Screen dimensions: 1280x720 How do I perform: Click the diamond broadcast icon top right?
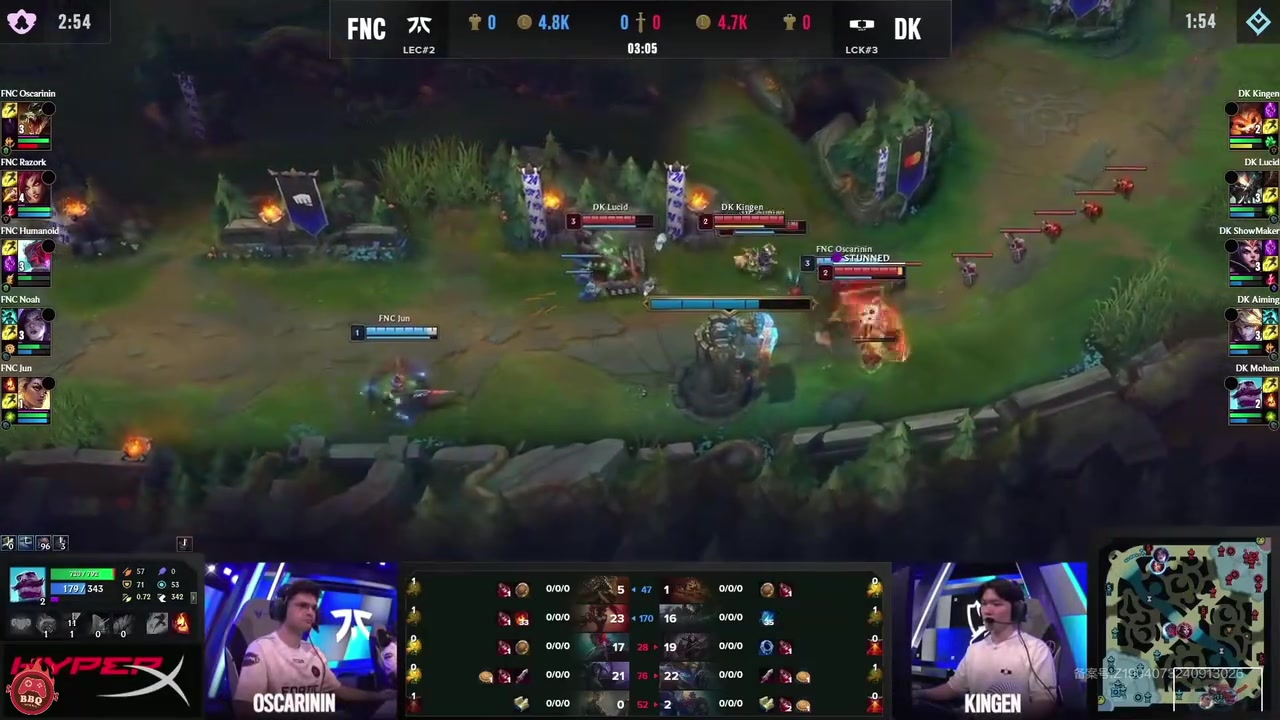1258,21
